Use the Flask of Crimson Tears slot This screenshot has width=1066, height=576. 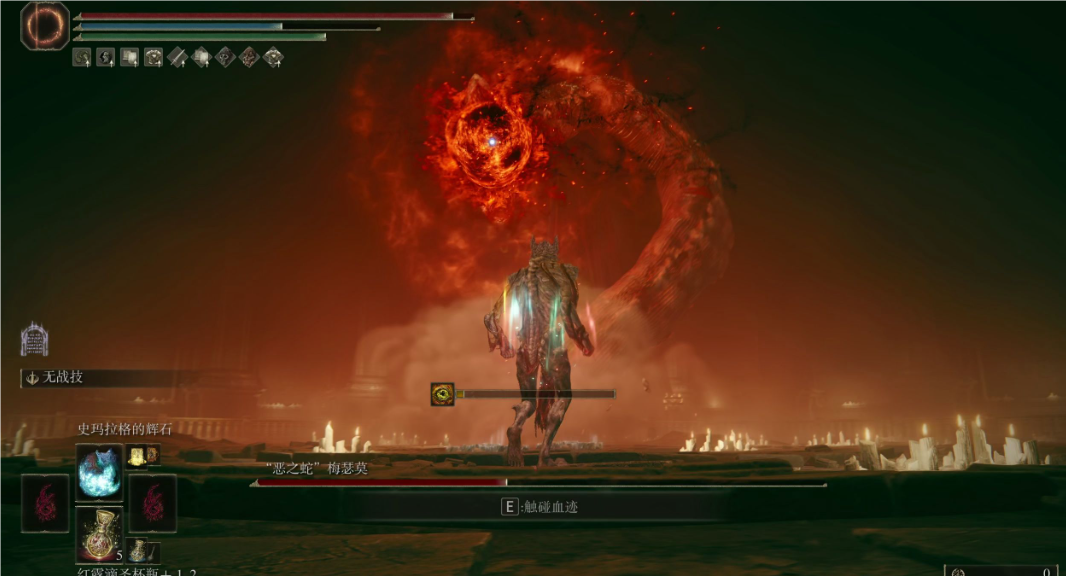pyautogui.click(x=99, y=534)
